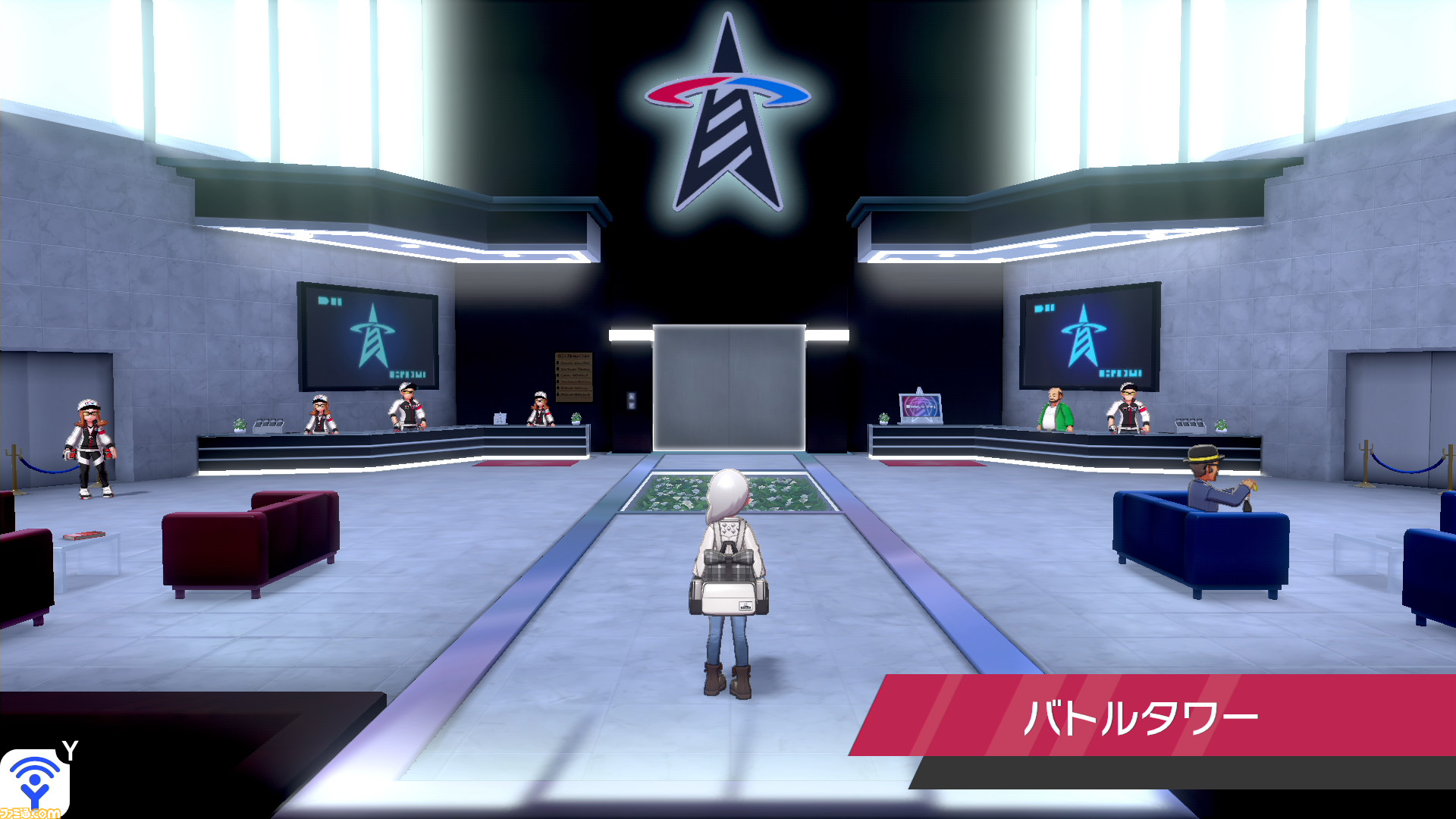Screen dimensions: 1456x819
Task: Talk to the green-jacketed man behind right counter
Action: click(1054, 413)
